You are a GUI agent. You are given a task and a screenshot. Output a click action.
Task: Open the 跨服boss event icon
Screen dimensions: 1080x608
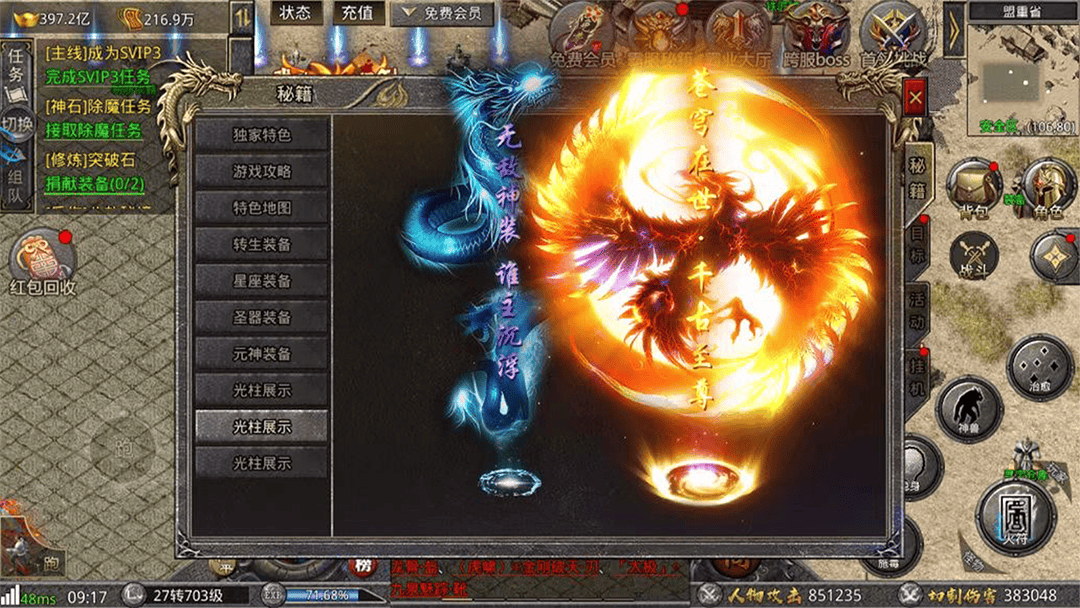(816, 36)
